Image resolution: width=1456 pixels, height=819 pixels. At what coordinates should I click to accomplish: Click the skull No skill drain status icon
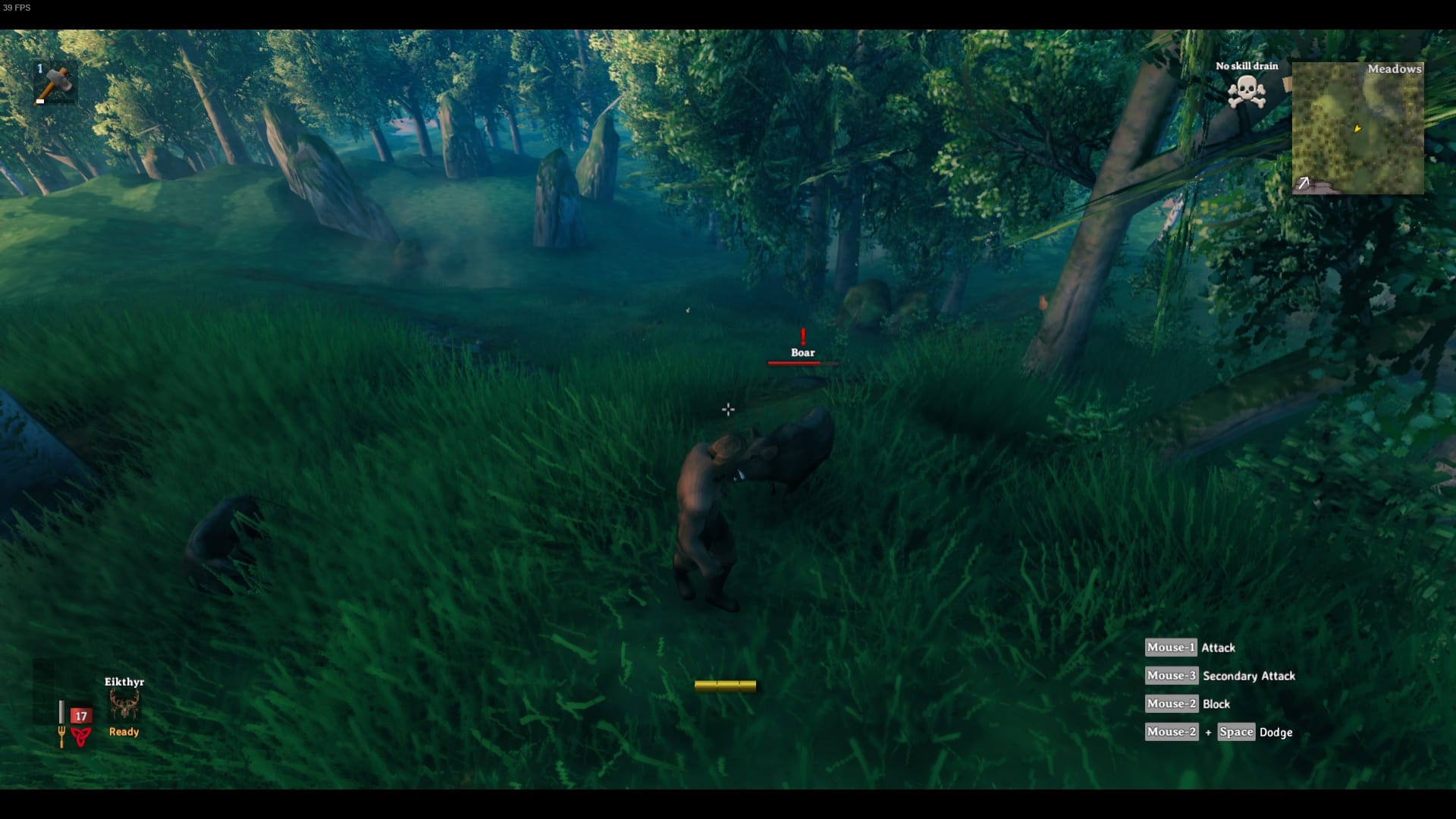(x=1246, y=90)
